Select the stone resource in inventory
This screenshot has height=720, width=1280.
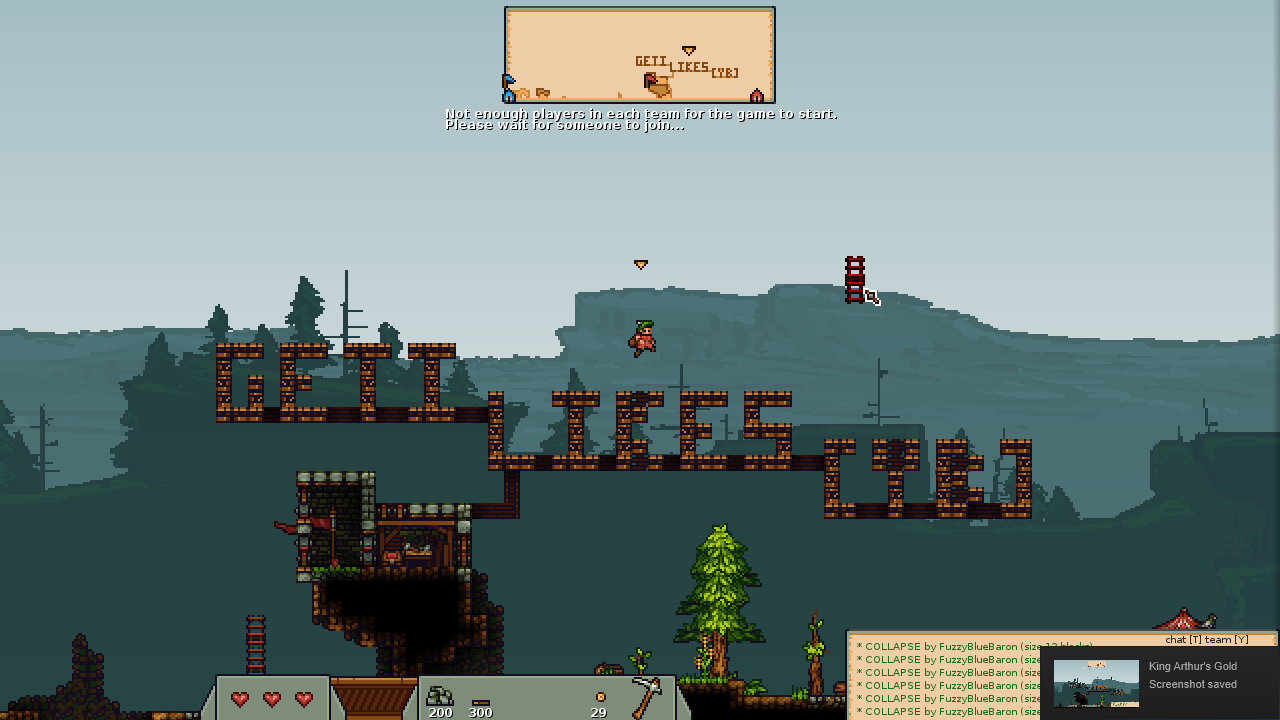coord(439,697)
